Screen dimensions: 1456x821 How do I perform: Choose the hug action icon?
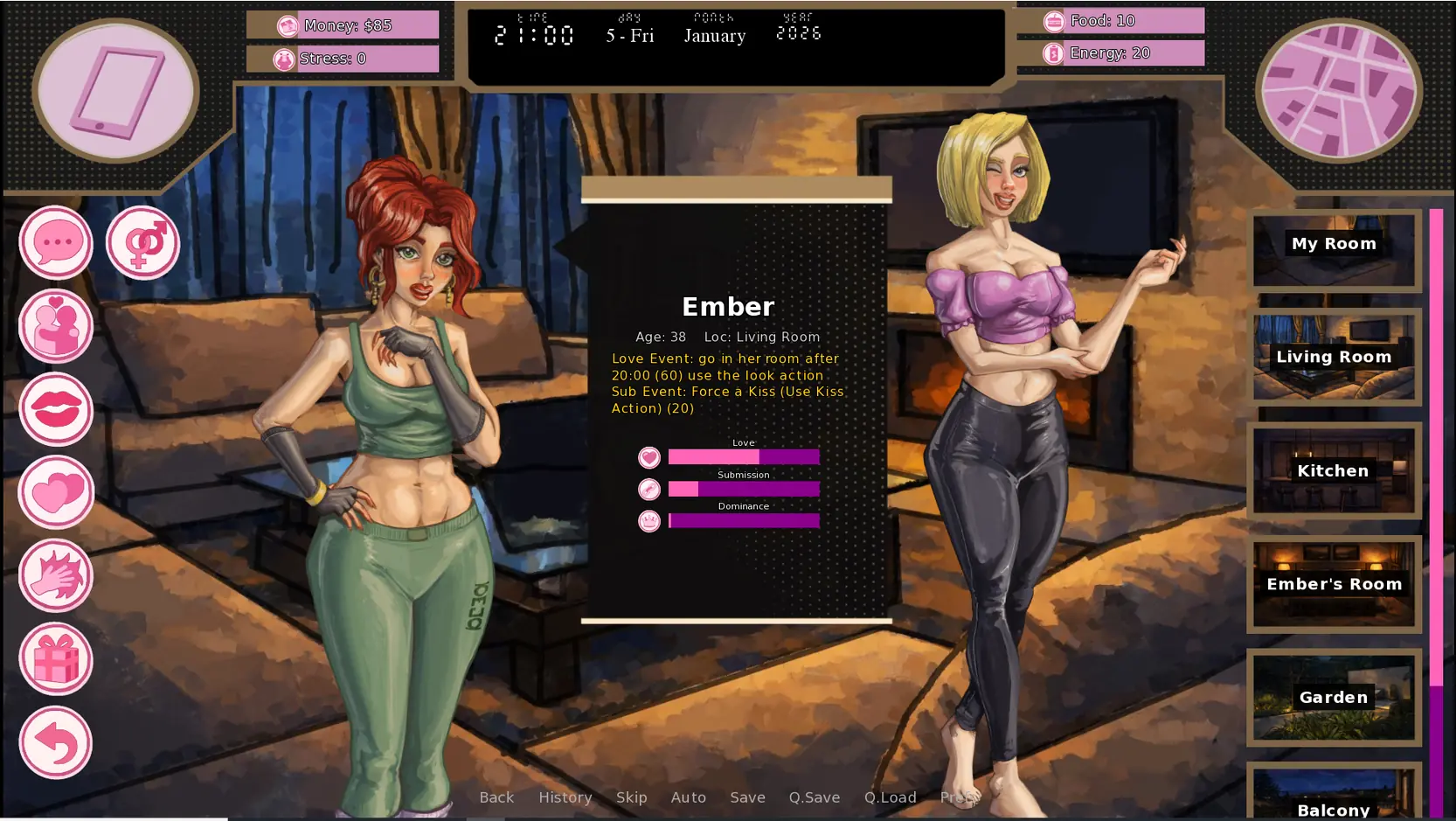point(56,326)
